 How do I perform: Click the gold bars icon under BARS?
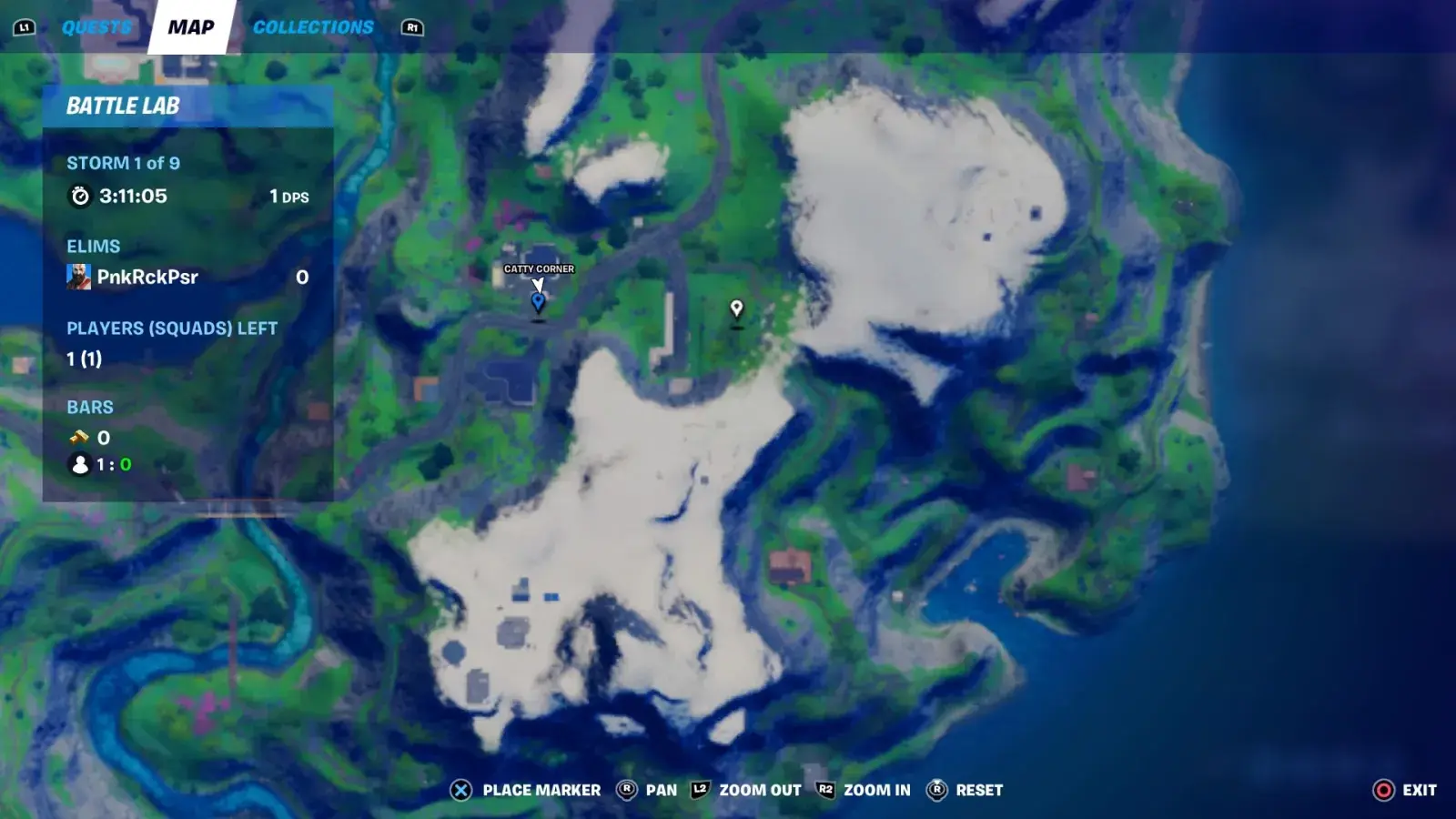click(x=79, y=438)
